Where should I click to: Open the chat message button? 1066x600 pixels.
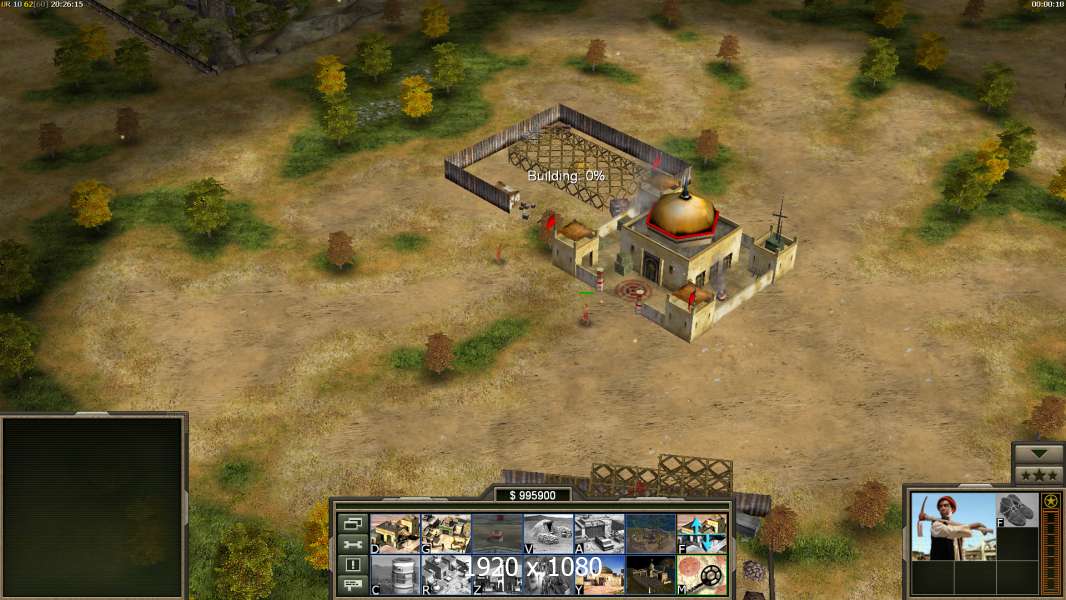point(351,586)
